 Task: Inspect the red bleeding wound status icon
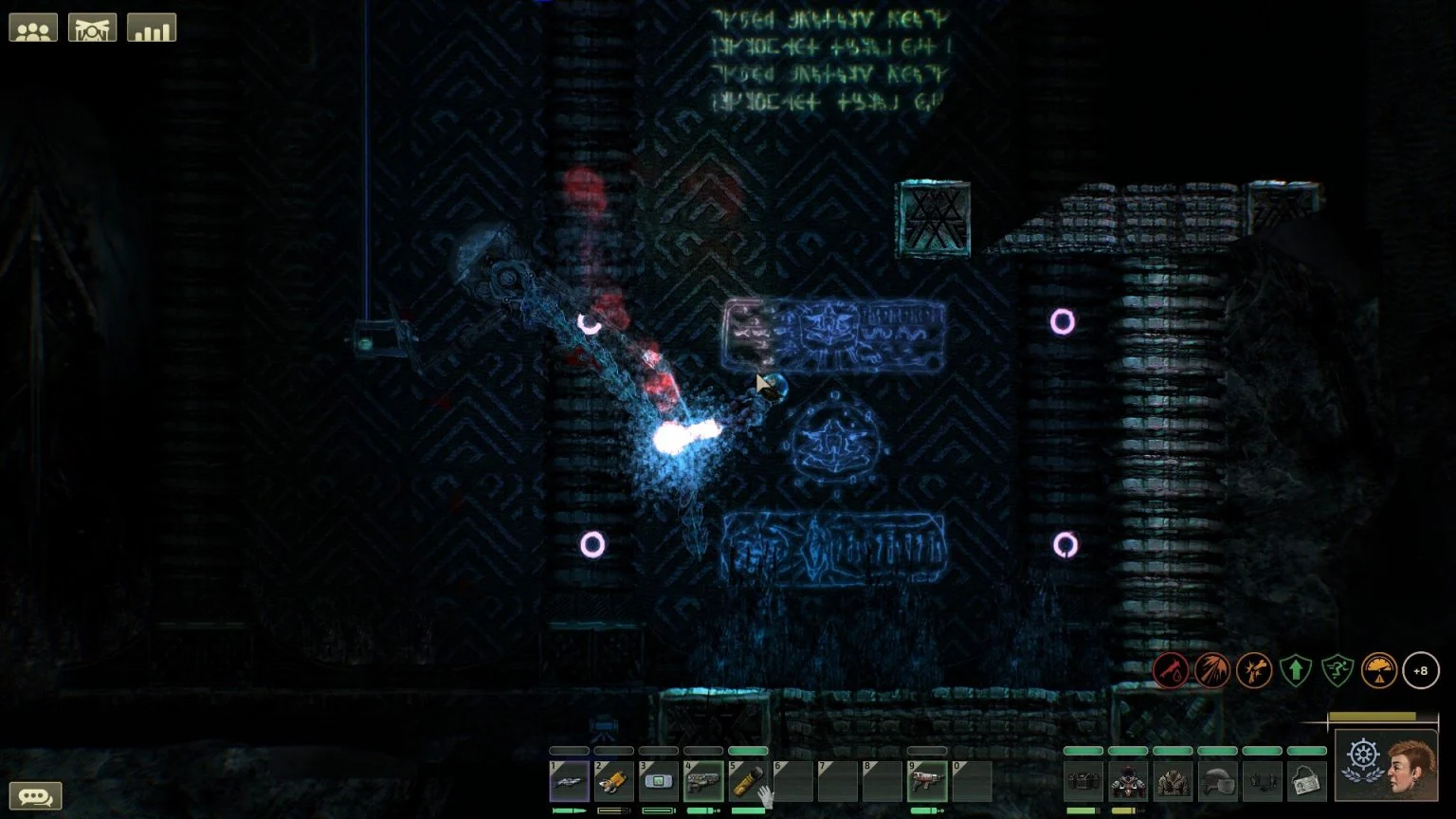(x=1172, y=670)
